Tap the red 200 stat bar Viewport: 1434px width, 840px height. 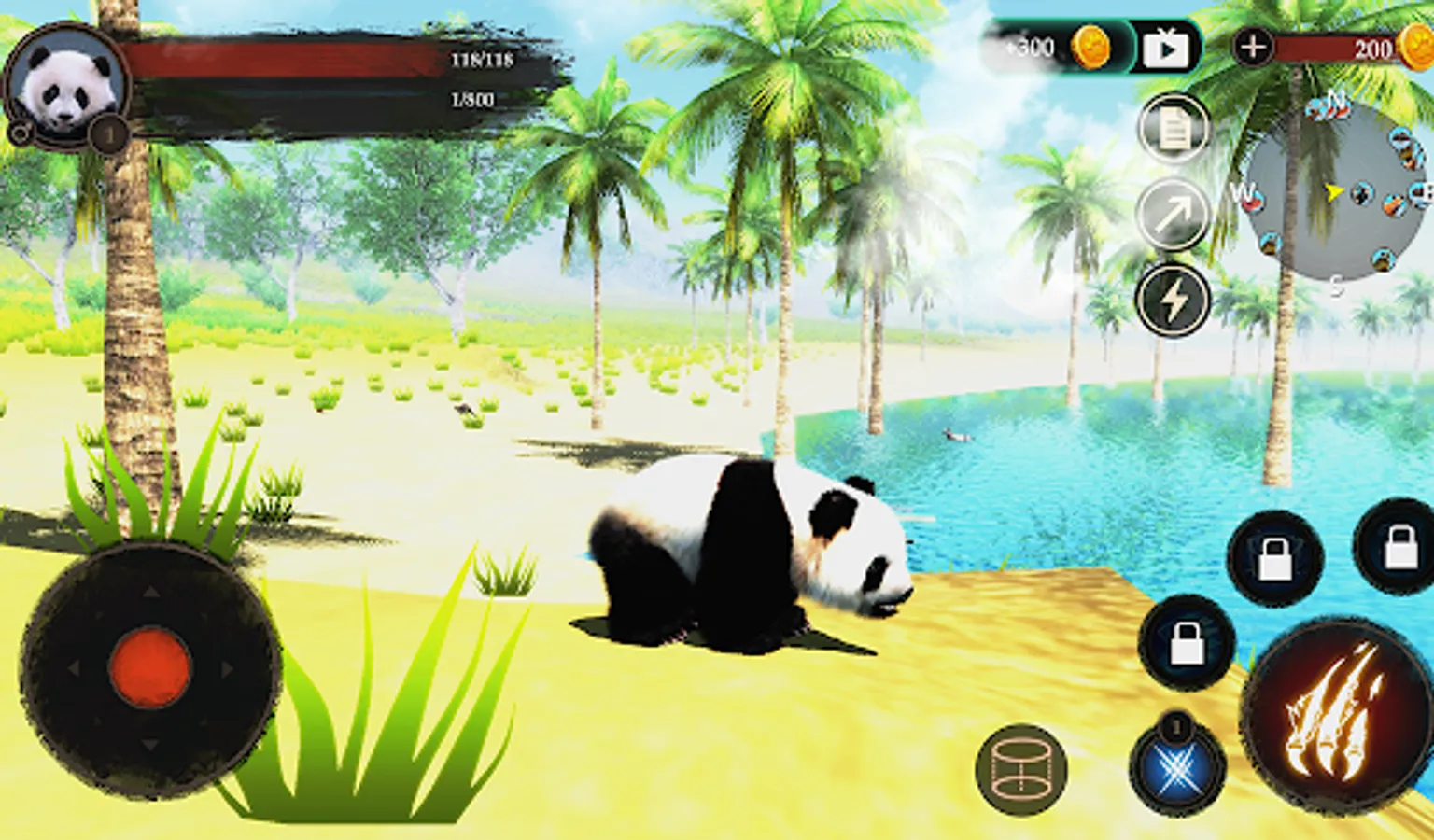pyautogui.click(x=1335, y=49)
